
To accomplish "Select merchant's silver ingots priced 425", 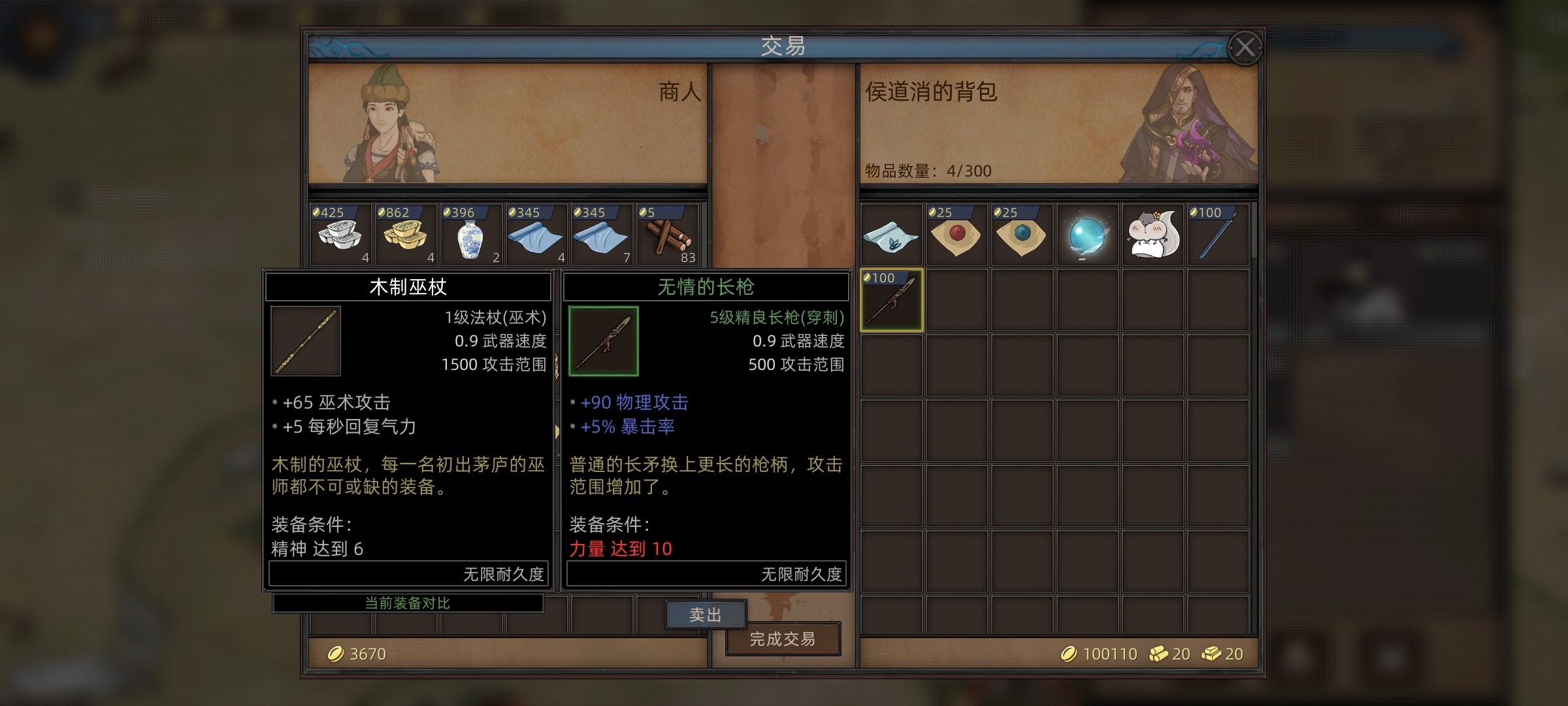I will (x=340, y=235).
